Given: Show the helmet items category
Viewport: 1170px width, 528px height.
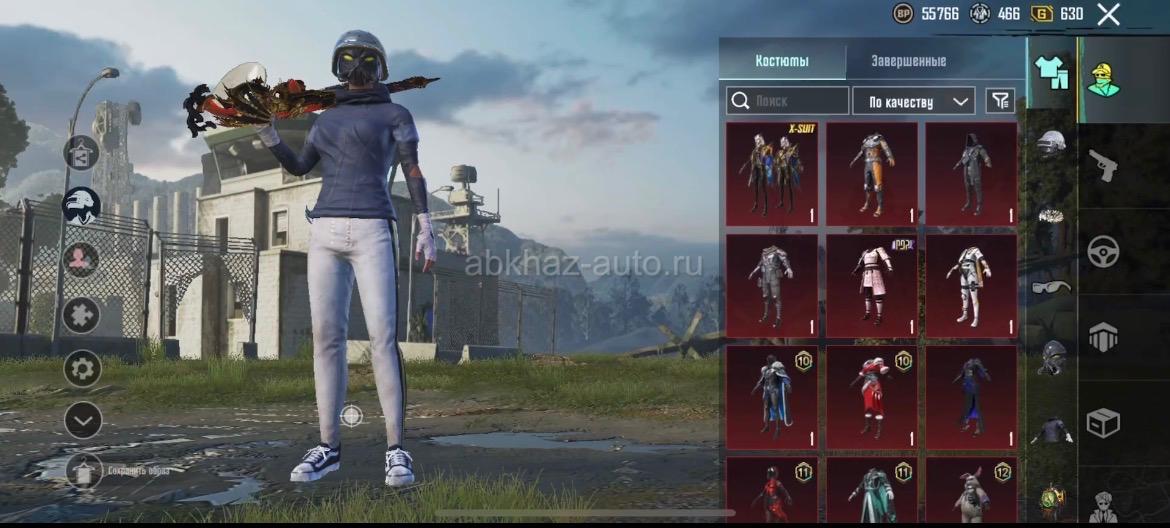Looking at the screenshot, I should [1051, 143].
